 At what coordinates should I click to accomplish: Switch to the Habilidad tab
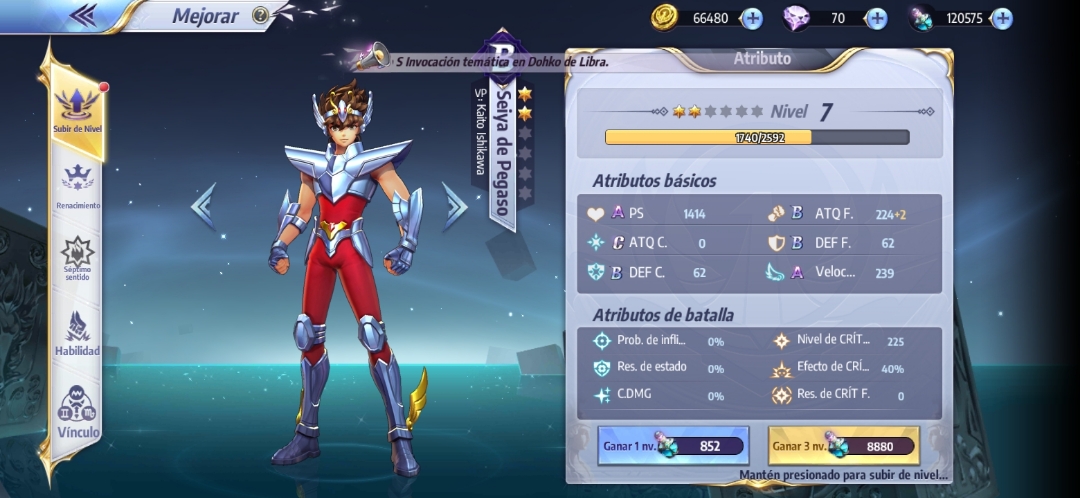click(x=78, y=335)
